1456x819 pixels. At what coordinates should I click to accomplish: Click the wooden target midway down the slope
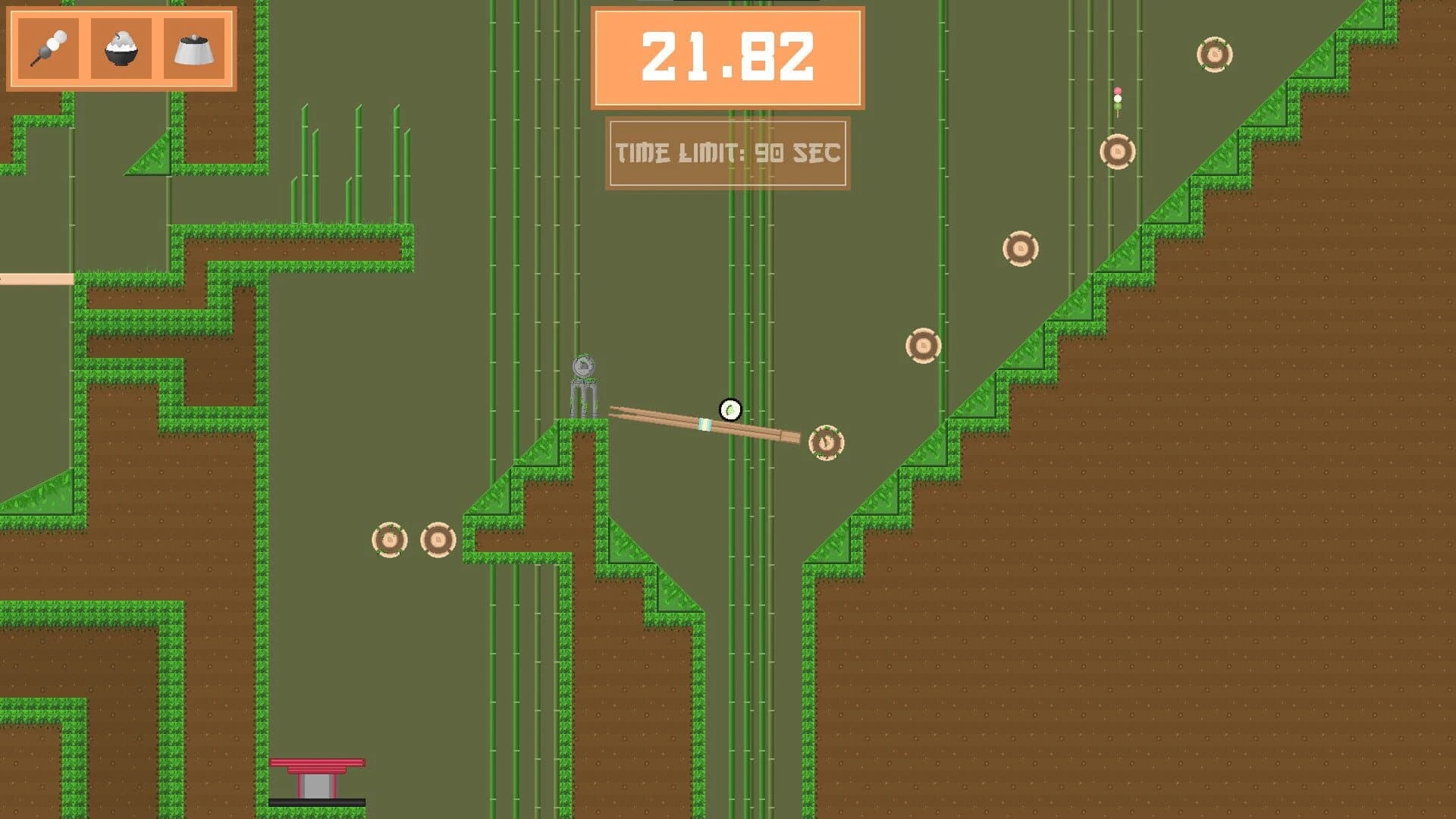coord(1021,248)
